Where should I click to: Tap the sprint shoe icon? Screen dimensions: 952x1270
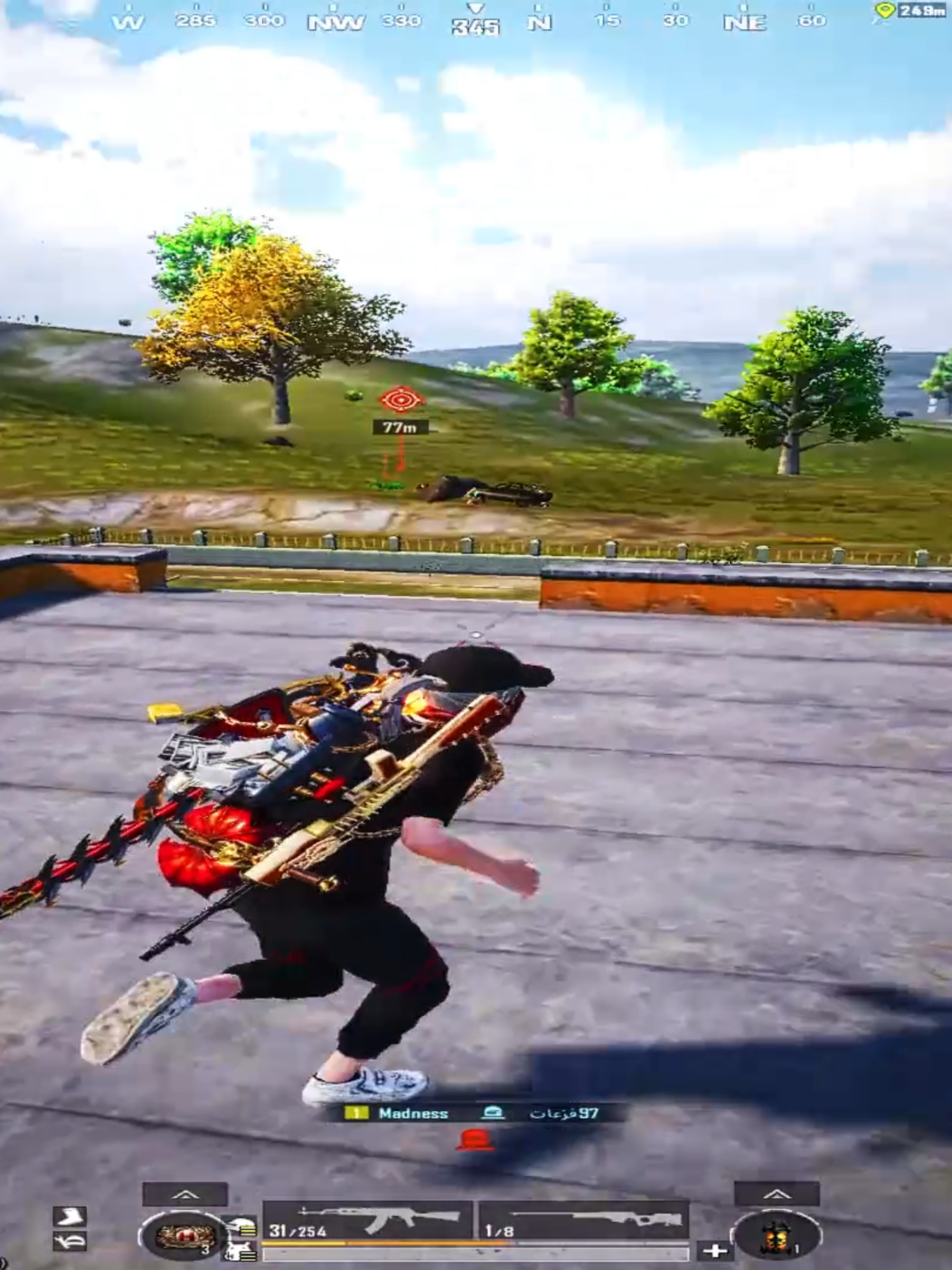(x=70, y=1218)
